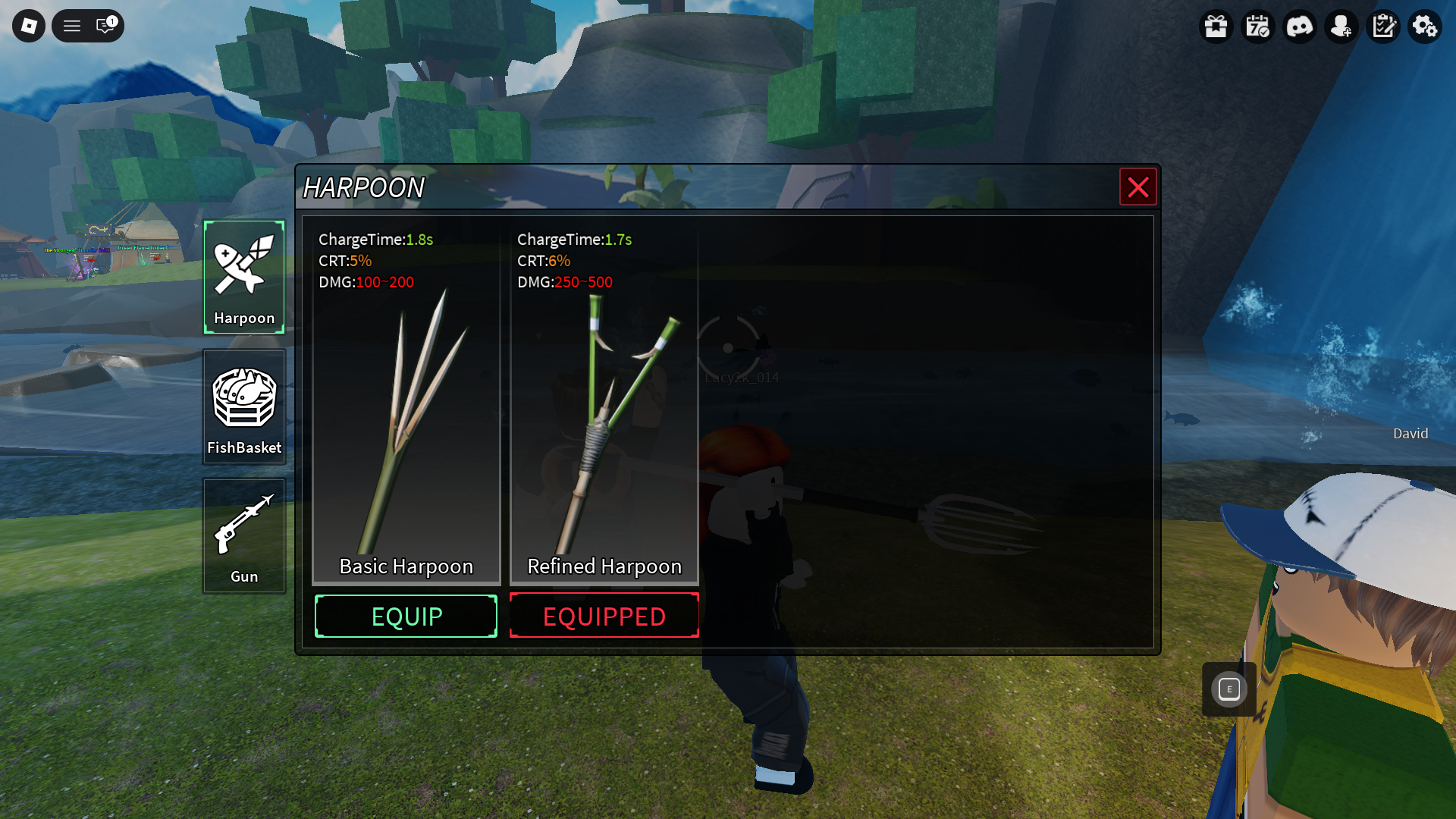This screenshot has height=819, width=1456.
Task: Toggle the Harpoon panel selection
Action: 243,277
